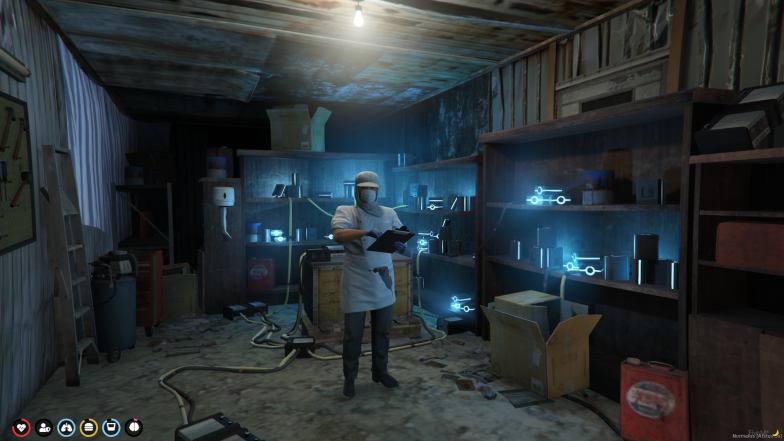Click the lungs oxygen icon

click(66, 428)
